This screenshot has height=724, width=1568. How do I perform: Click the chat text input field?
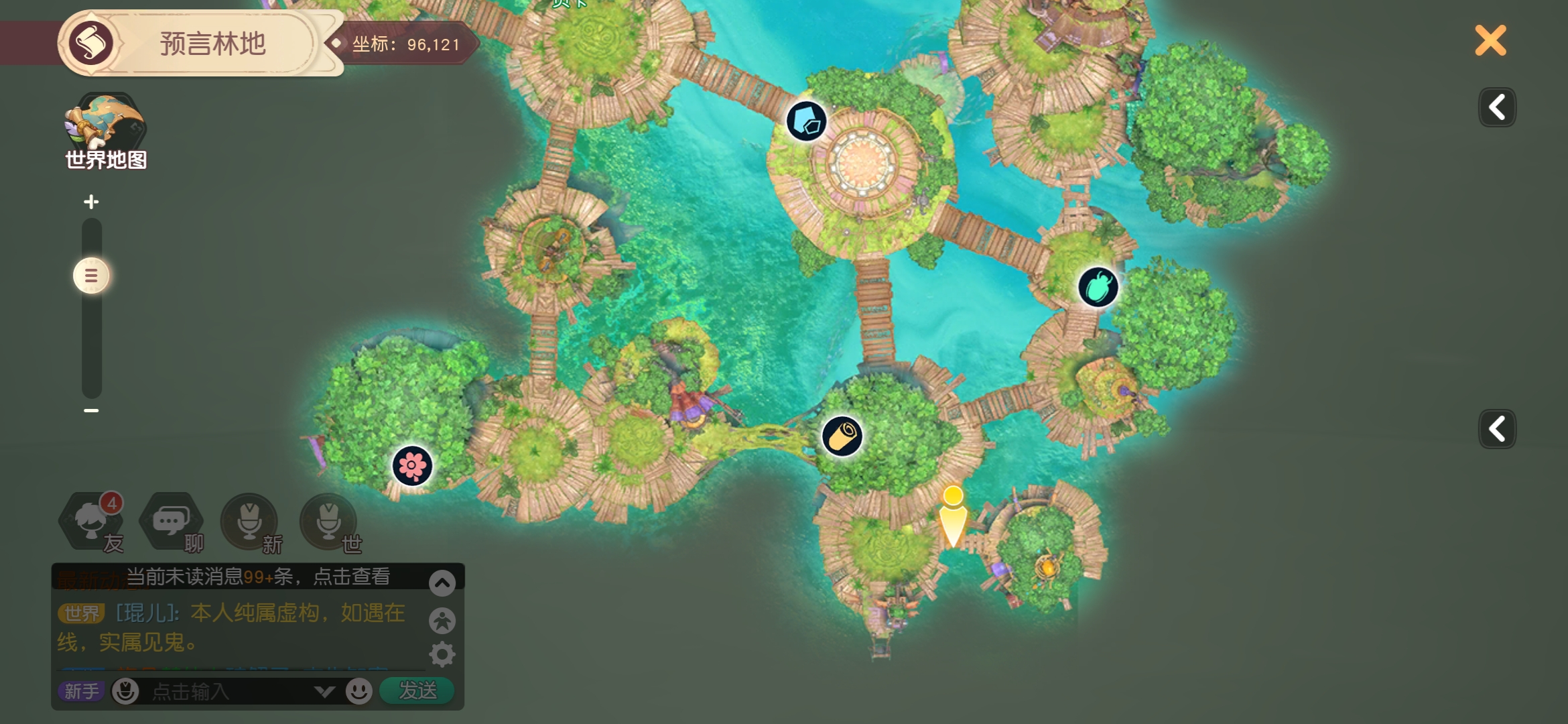click(x=228, y=691)
